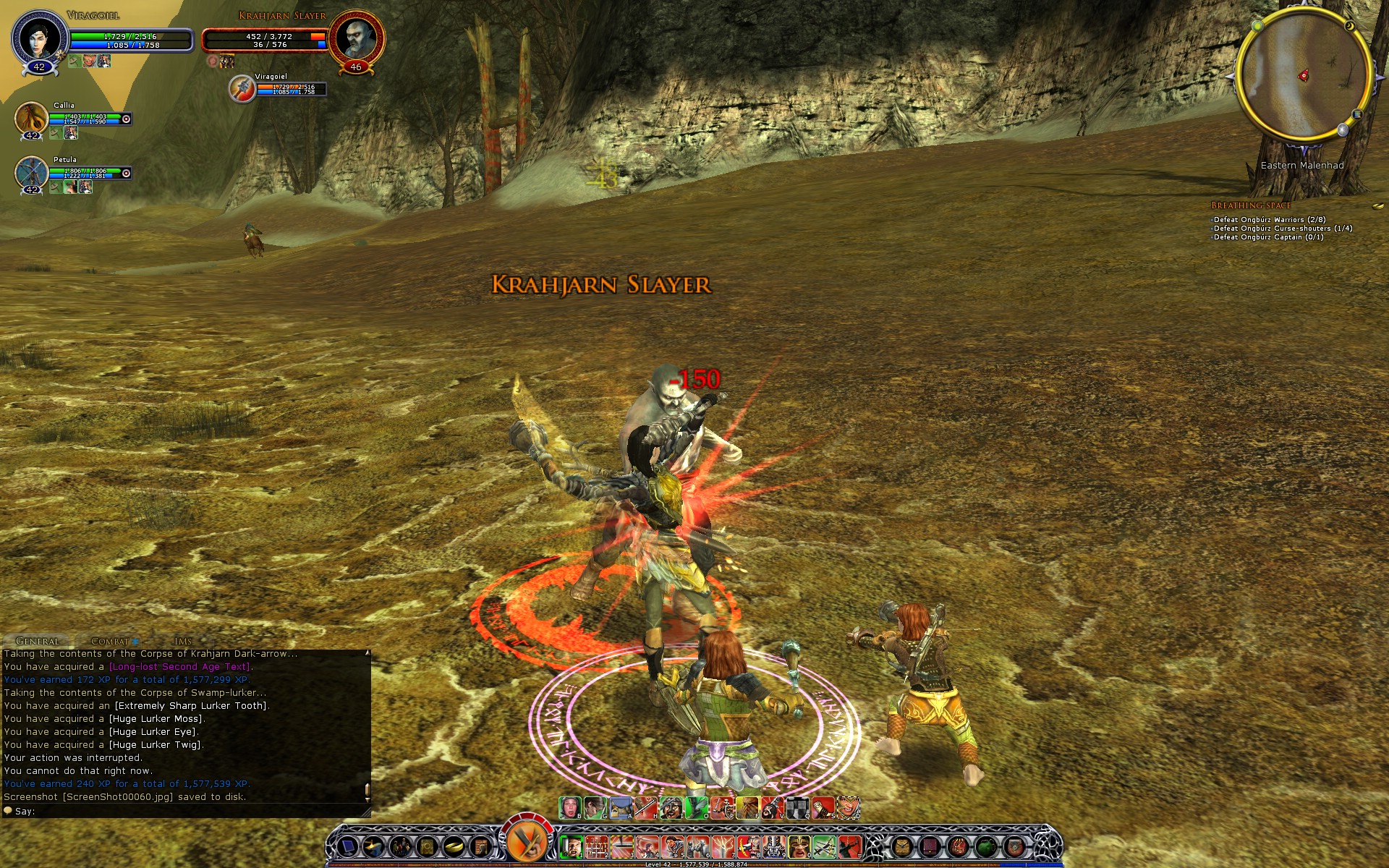Select Callia's lute portrait in fellowship

(x=31, y=116)
